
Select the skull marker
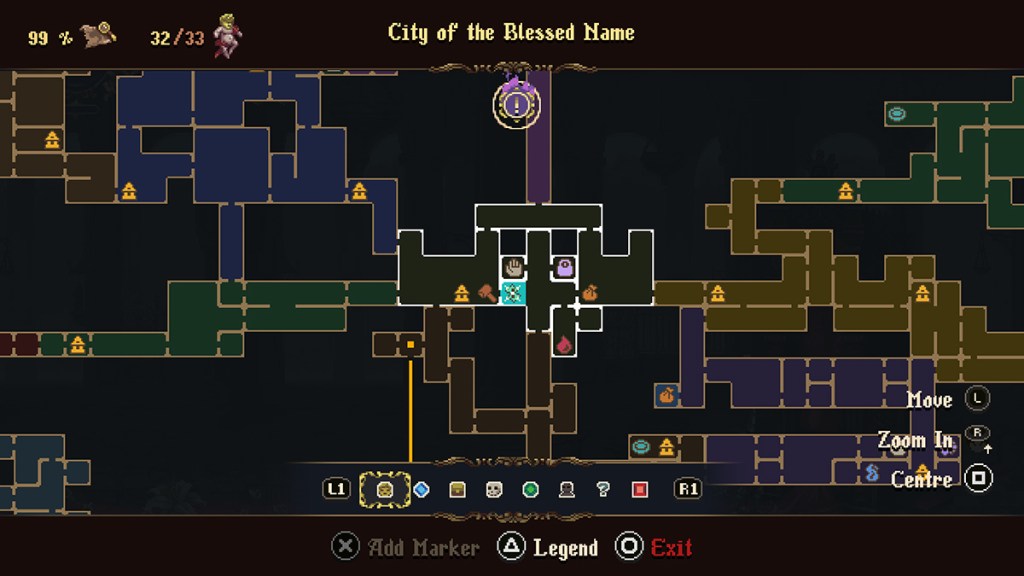click(x=493, y=490)
